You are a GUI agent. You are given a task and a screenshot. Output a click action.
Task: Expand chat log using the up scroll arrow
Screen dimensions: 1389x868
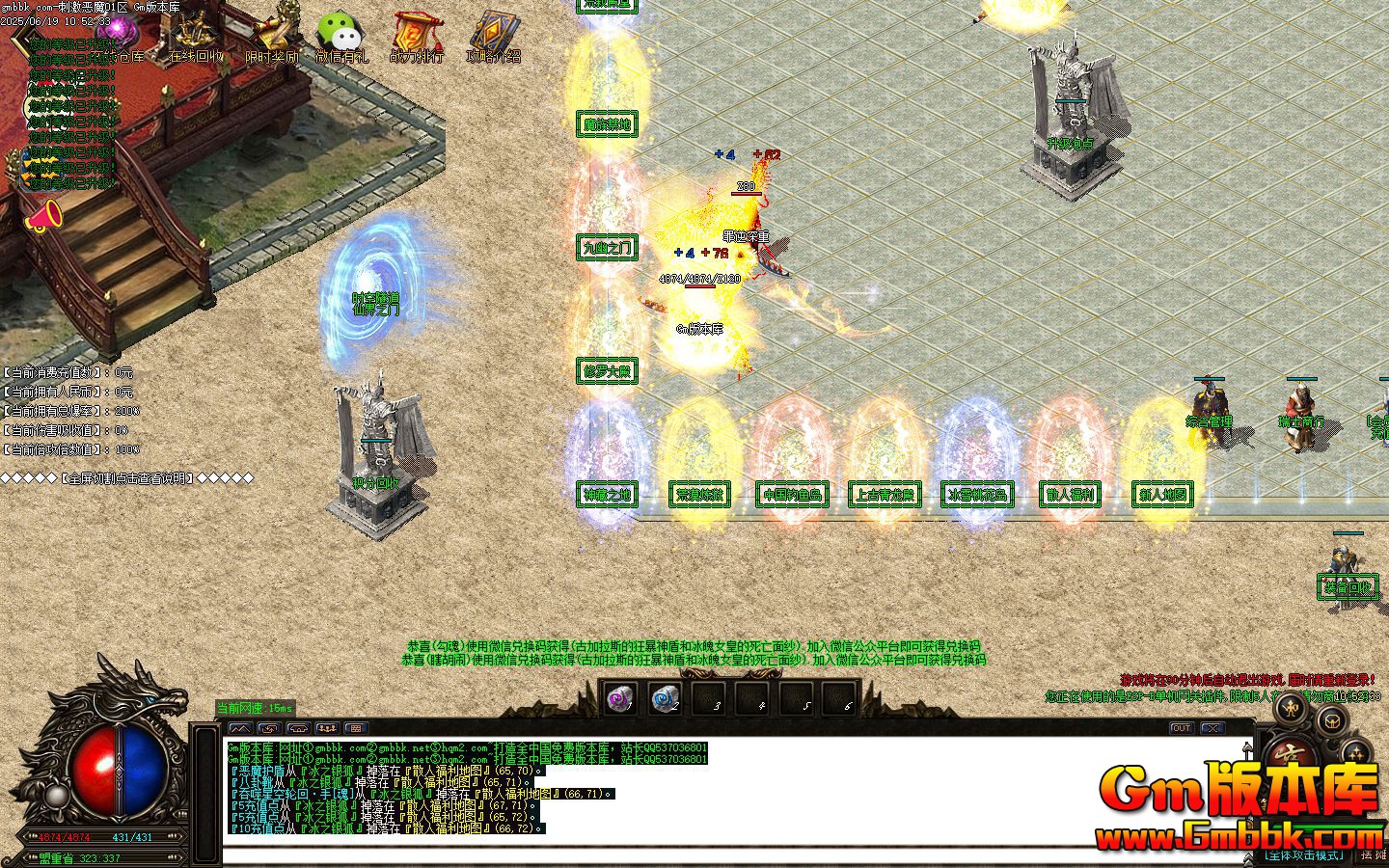point(1246,745)
